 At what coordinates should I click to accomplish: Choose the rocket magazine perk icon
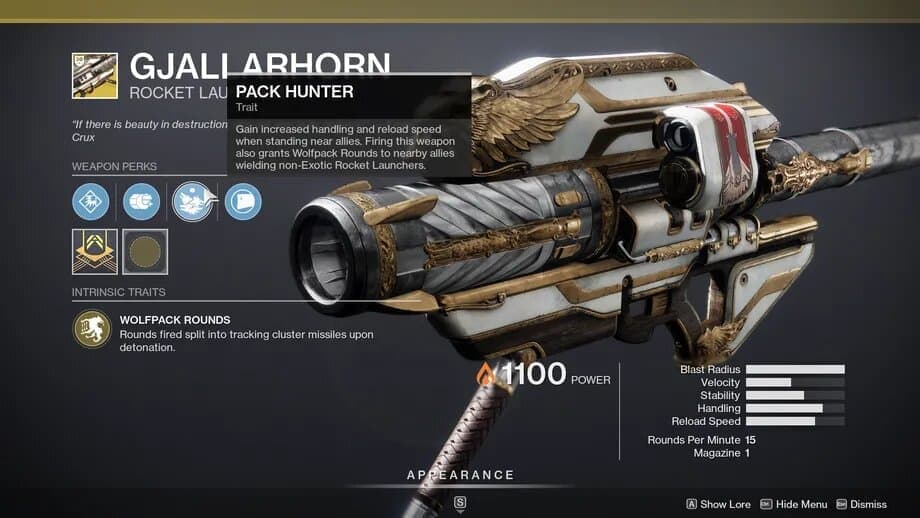pos(141,201)
